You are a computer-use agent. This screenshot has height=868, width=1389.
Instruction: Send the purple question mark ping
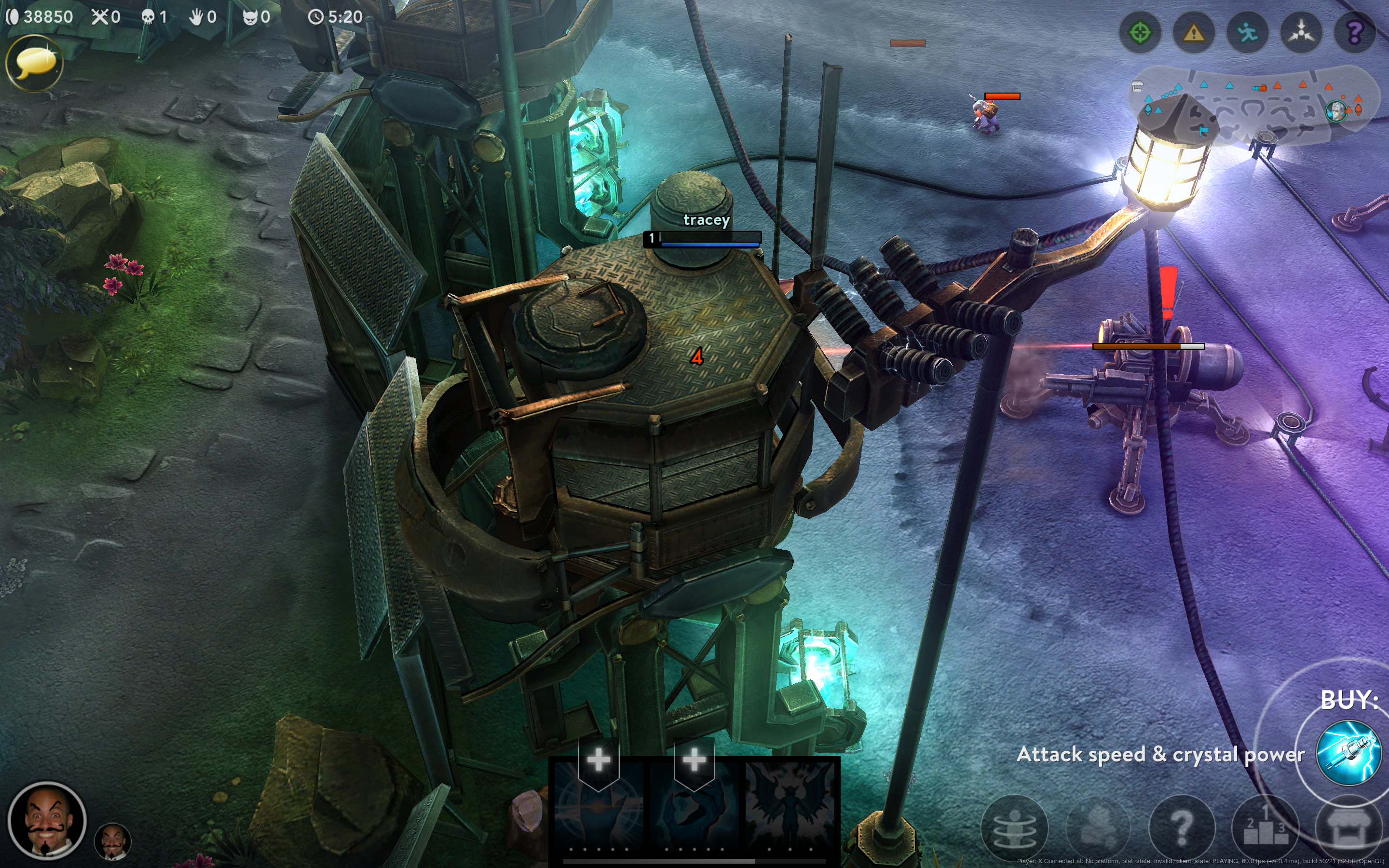pos(1355,33)
